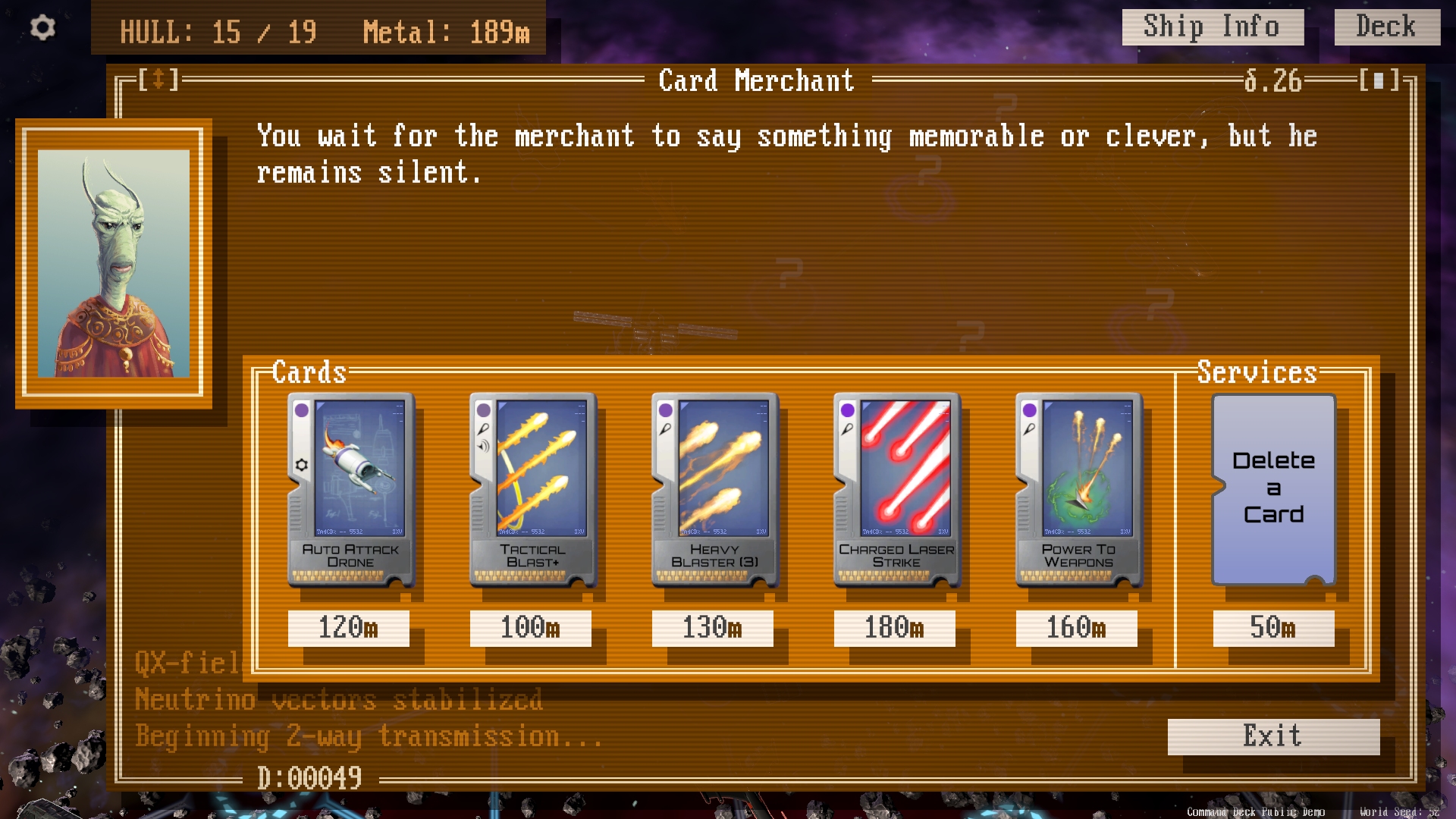Pick the Heavy Blaster (3) card

point(715,489)
